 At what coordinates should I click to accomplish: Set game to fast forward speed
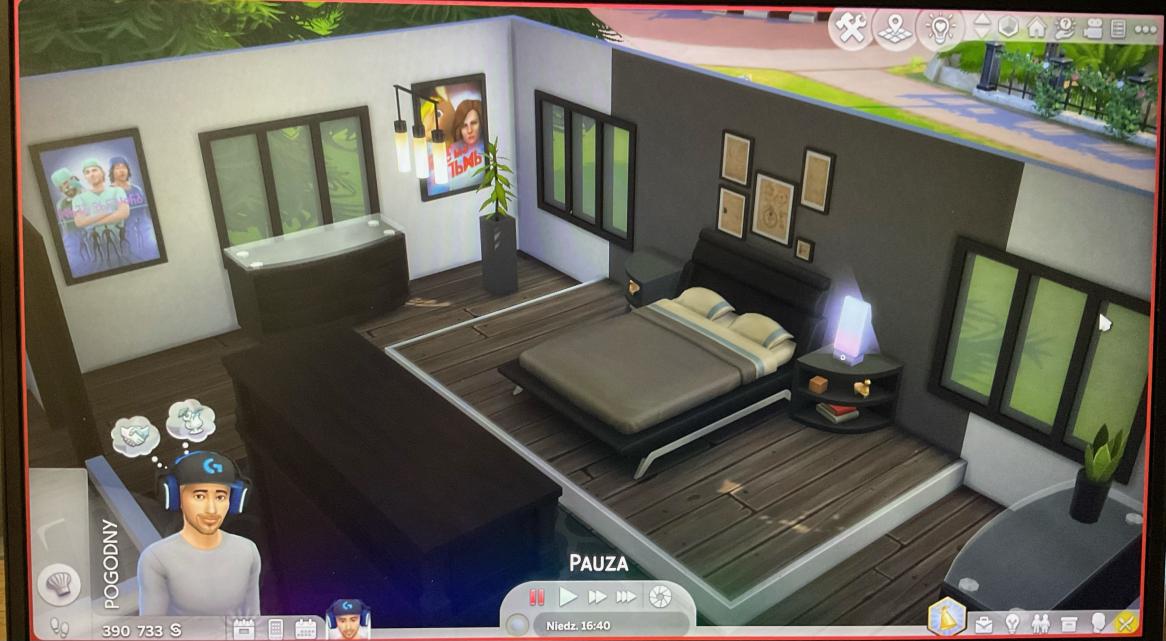click(597, 597)
